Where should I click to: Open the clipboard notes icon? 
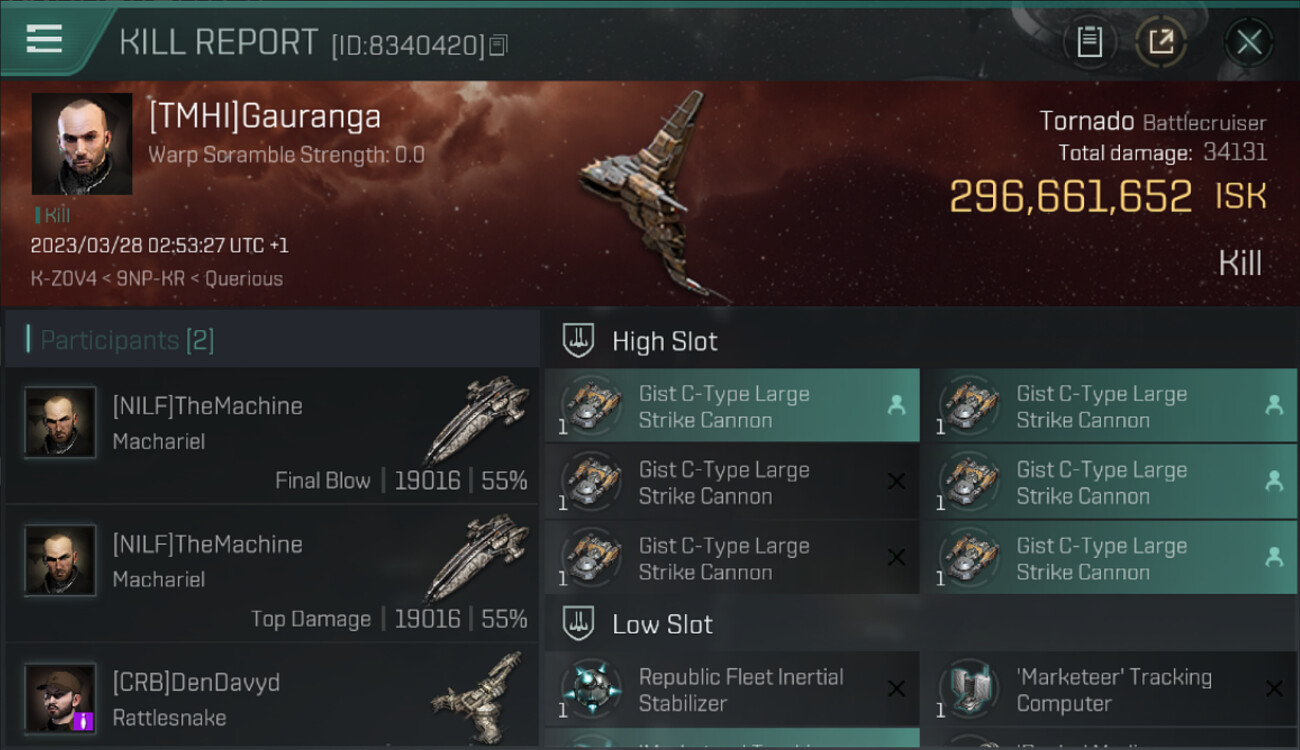click(1089, 42)
